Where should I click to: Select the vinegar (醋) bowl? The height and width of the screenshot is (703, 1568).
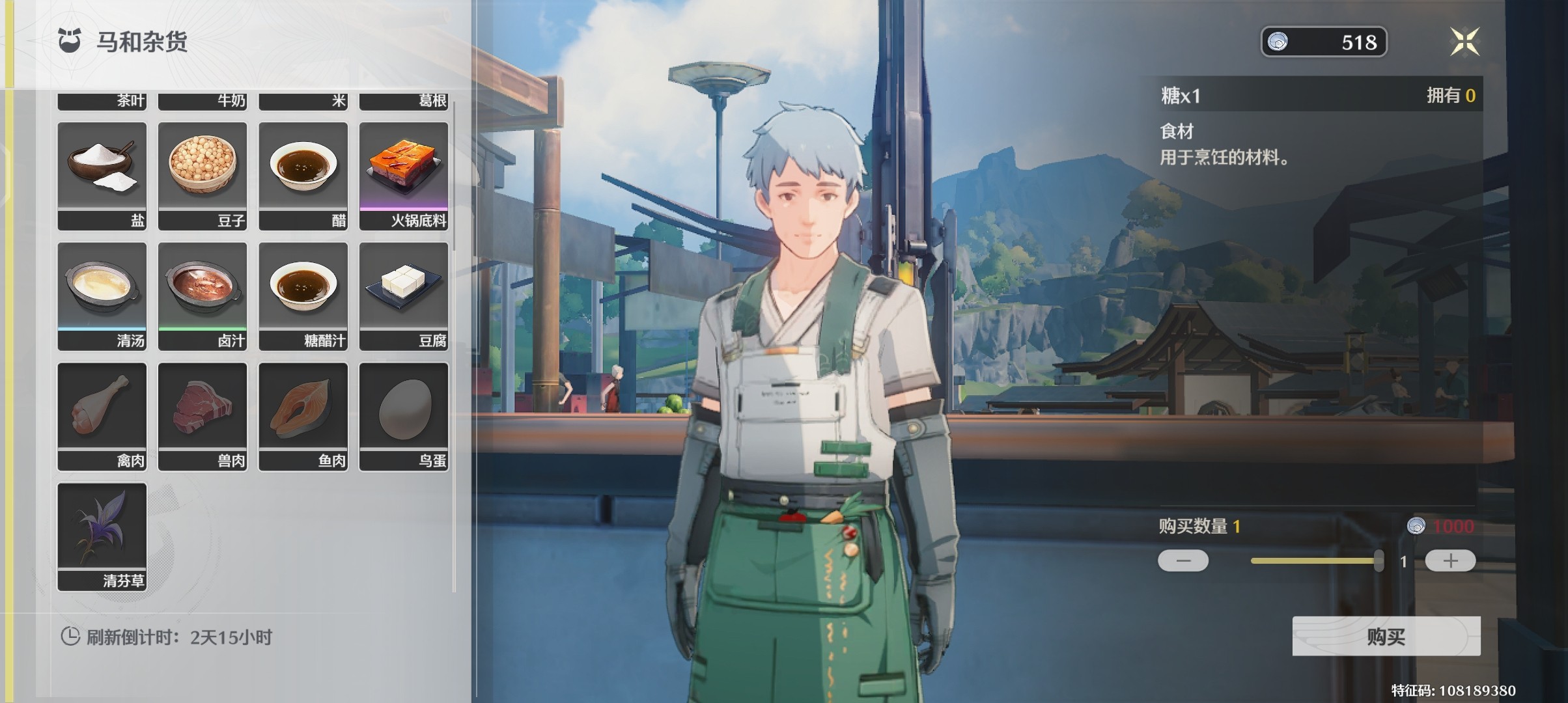[x=303, y=174]
